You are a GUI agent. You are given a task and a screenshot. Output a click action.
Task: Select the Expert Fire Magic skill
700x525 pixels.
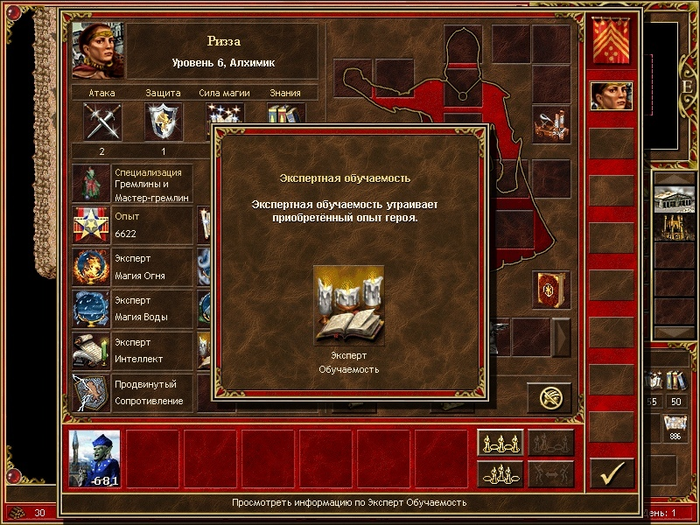click(92, 268)
